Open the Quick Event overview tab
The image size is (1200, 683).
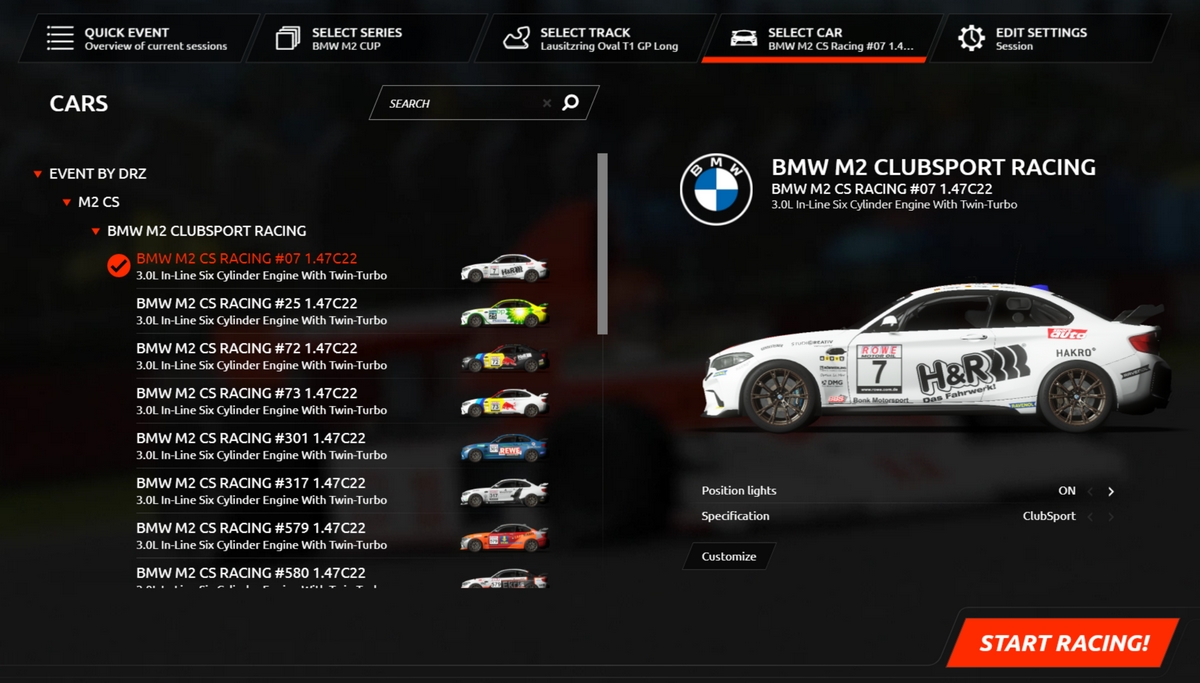(140, 39)
